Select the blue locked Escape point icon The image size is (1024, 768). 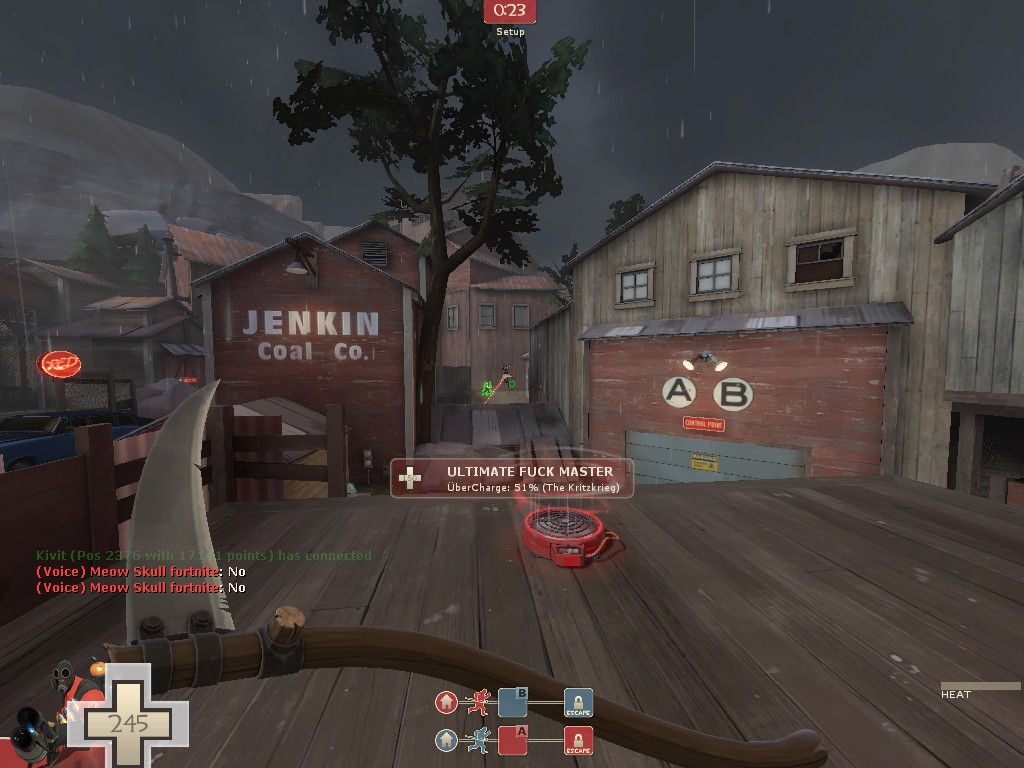click(578, 703)
